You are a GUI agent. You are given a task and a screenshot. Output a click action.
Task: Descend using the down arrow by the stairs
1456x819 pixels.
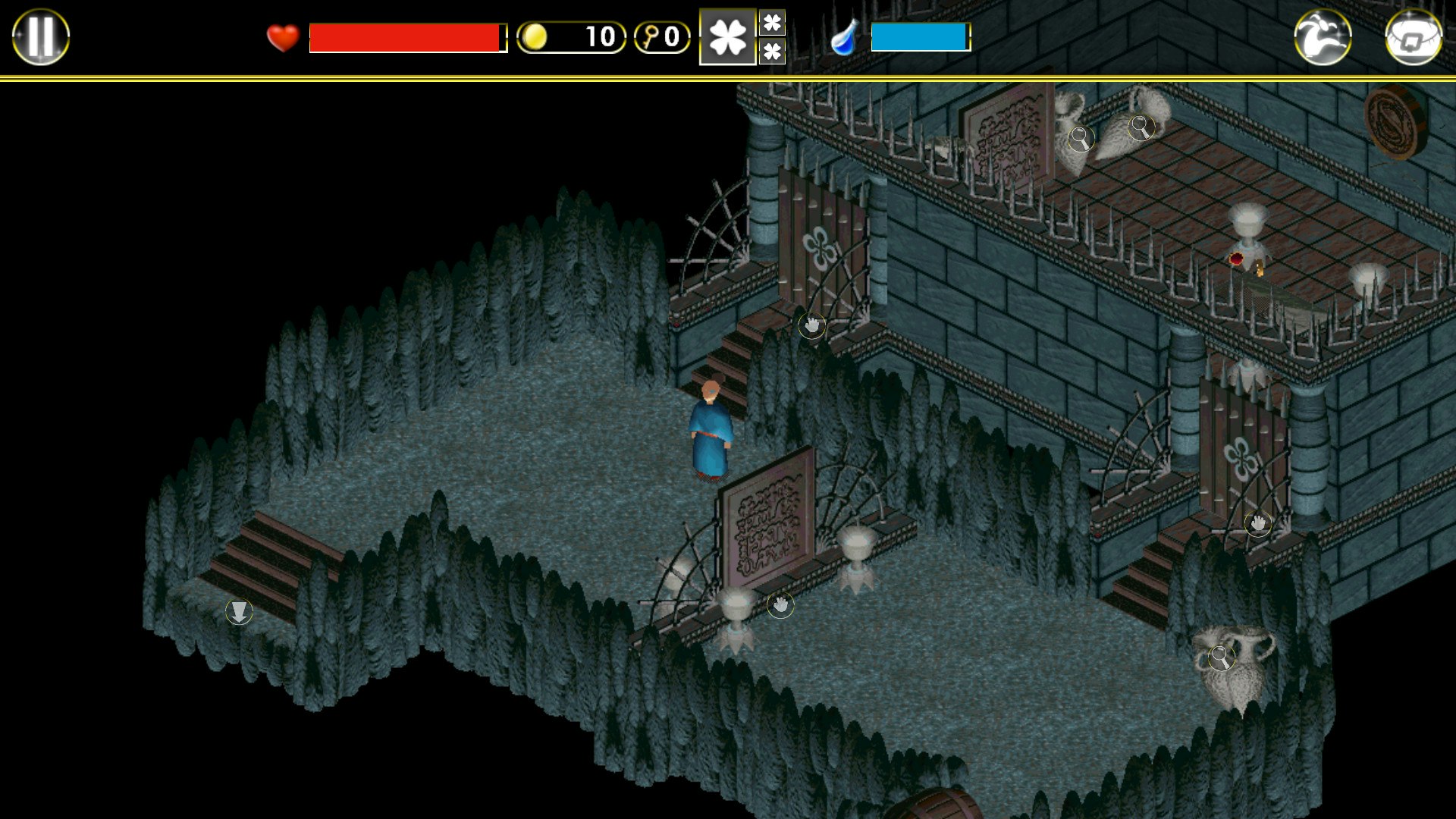[240, 611]
